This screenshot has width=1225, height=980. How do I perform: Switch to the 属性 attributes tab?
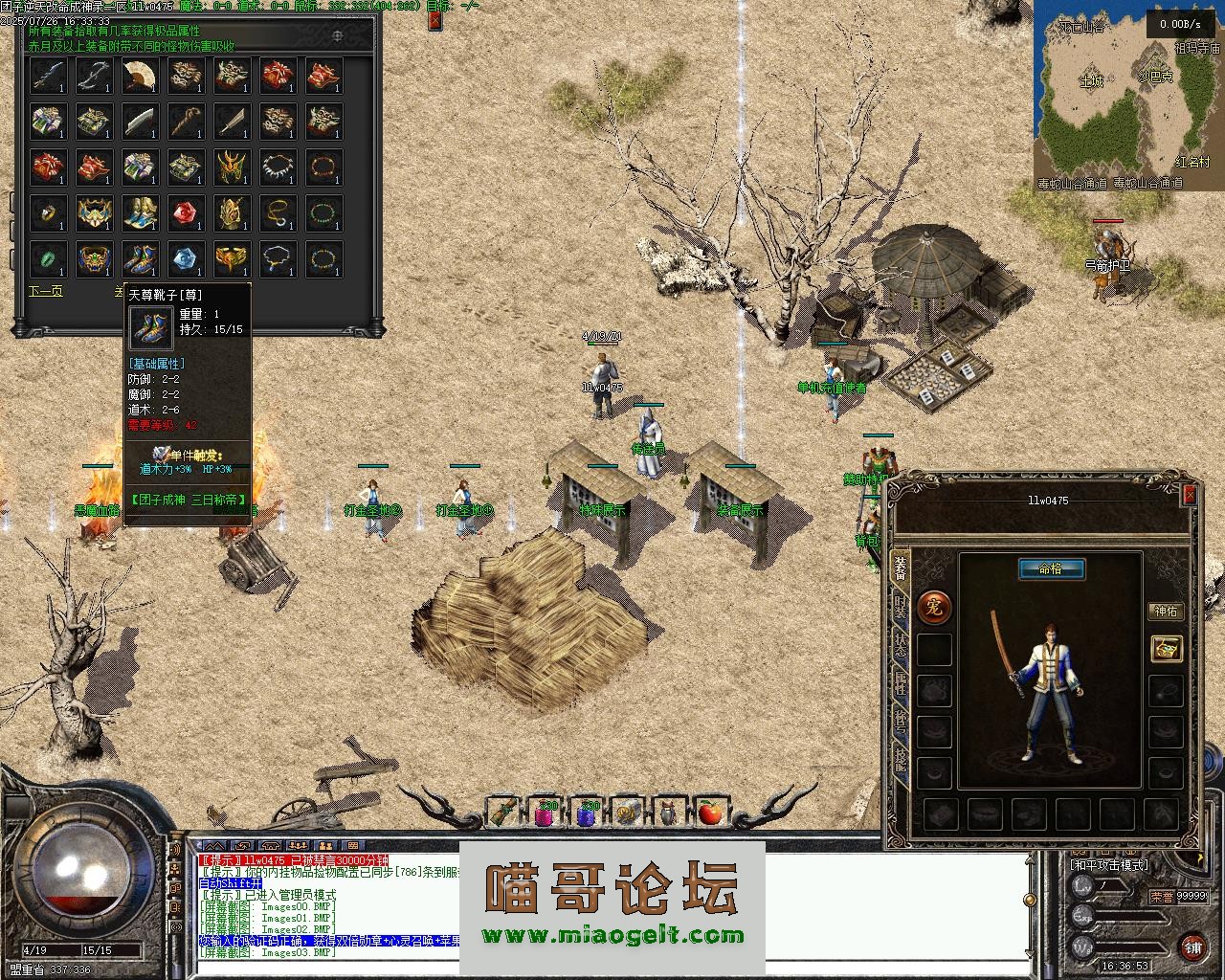[x=901, y=682]
